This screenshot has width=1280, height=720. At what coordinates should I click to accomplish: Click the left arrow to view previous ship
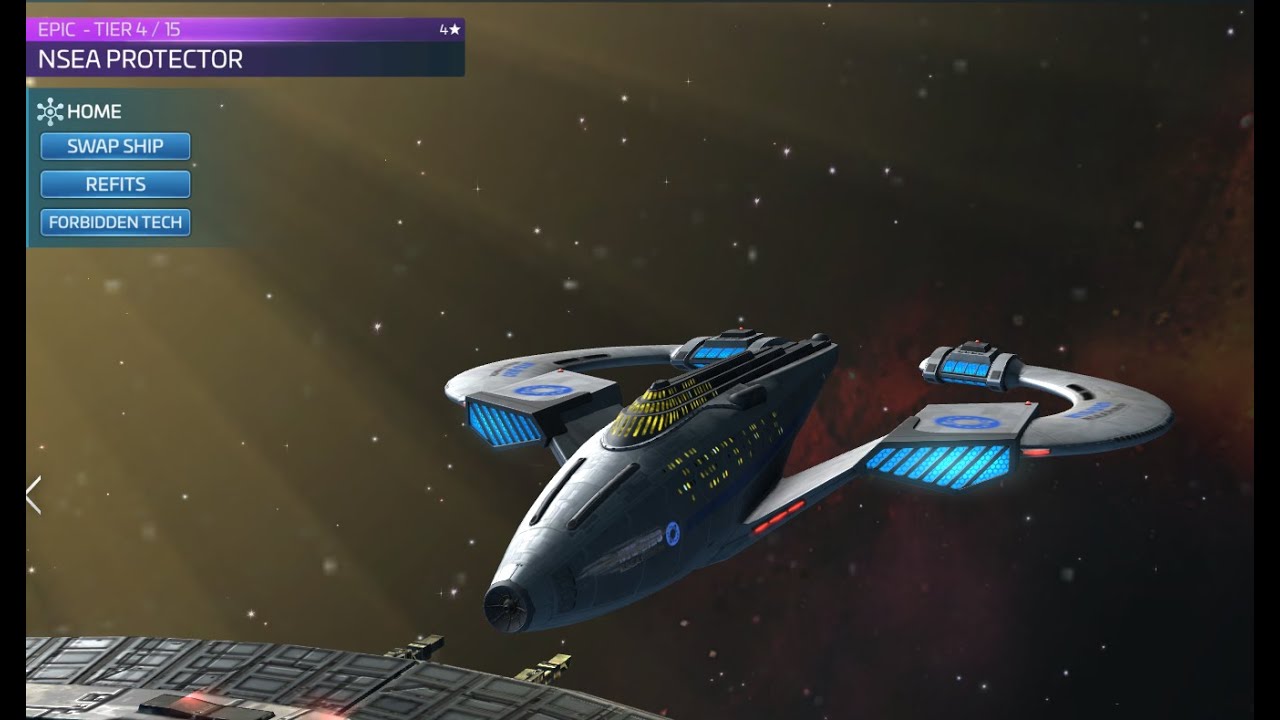(34, 495)
